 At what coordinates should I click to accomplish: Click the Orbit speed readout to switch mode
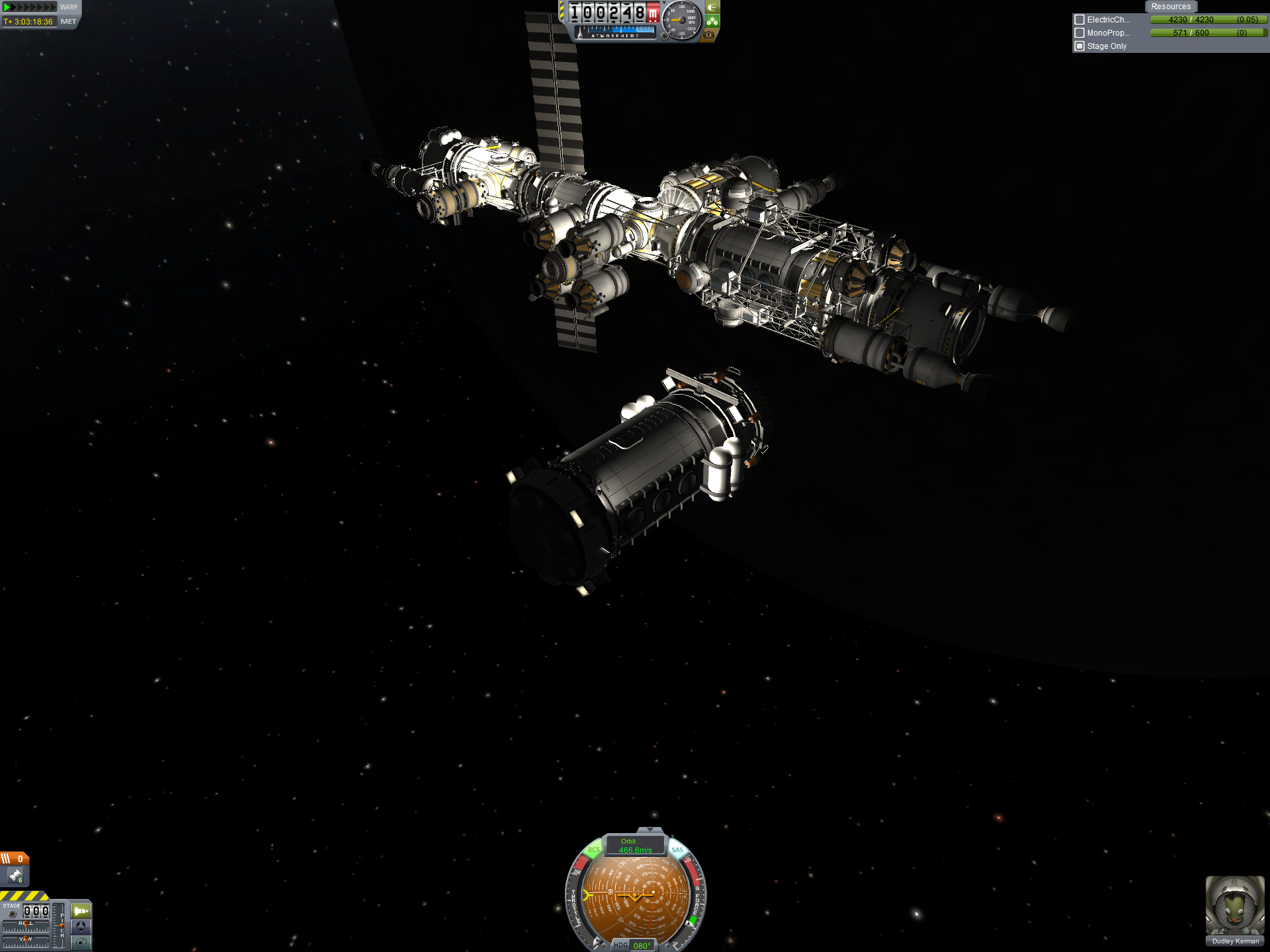pyautogui.click(x=635, y=846)
